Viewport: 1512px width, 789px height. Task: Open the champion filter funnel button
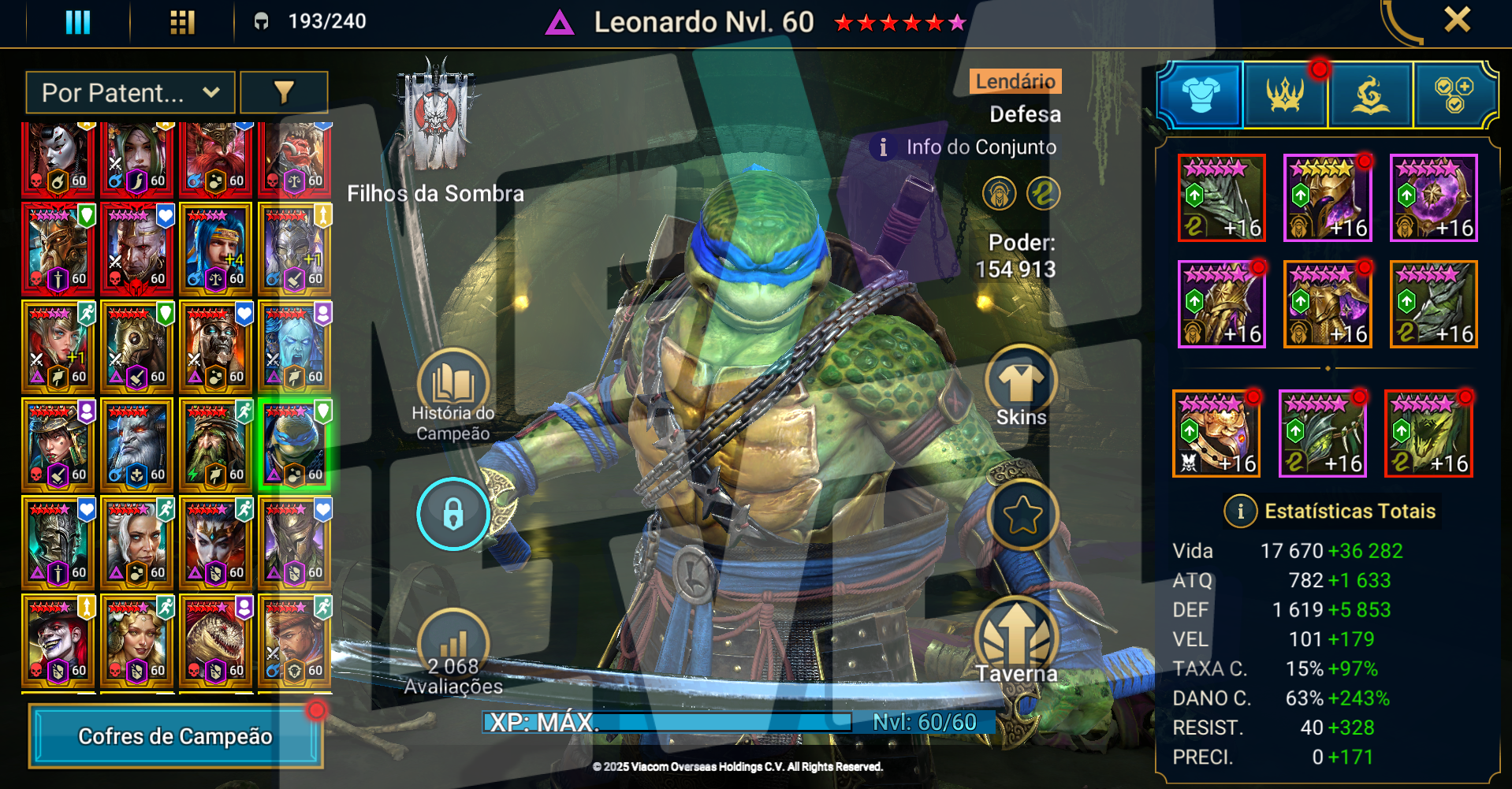coord(284,93)
